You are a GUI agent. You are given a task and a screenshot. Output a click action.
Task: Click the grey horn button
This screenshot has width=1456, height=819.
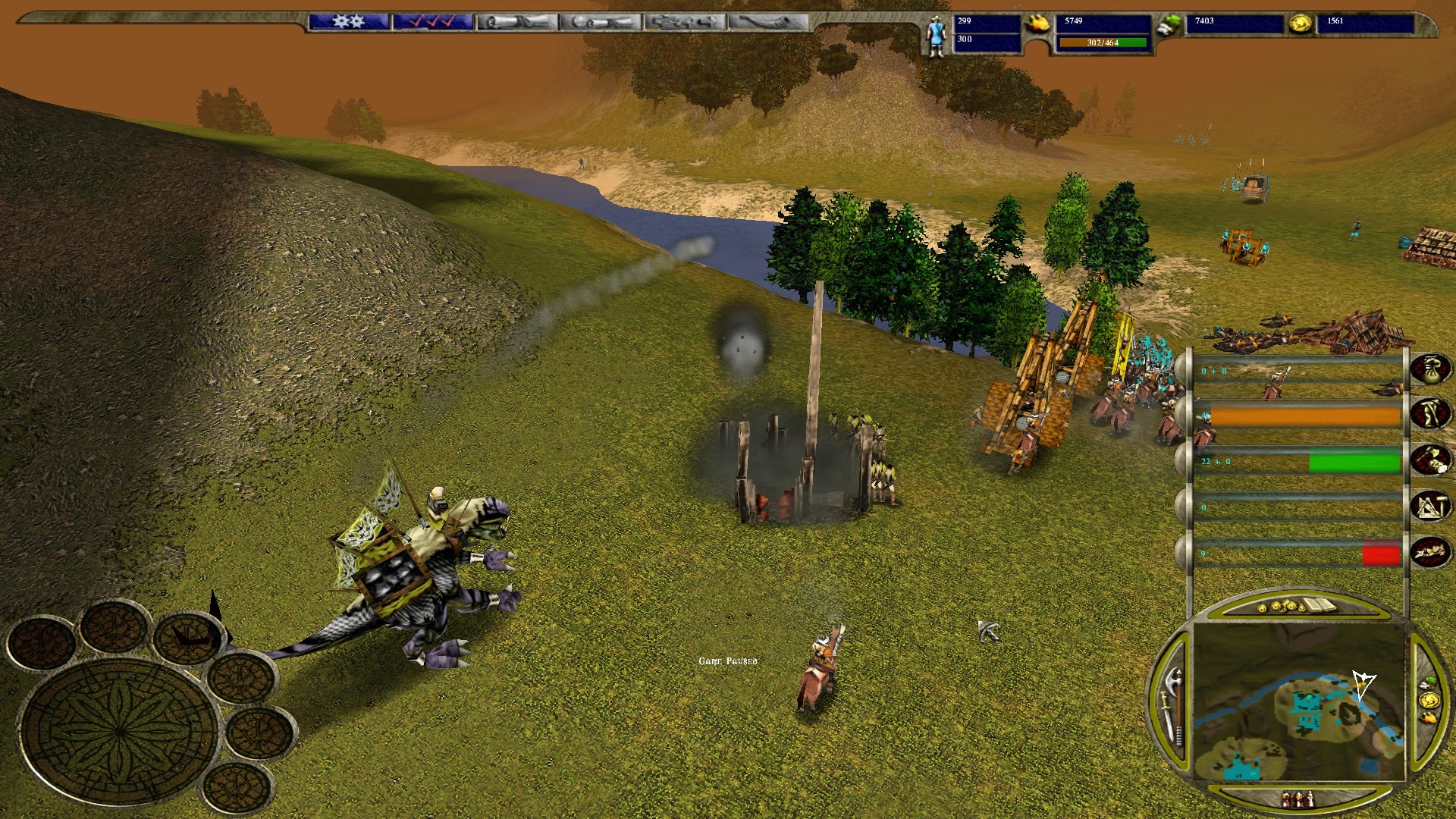point(768,22)
